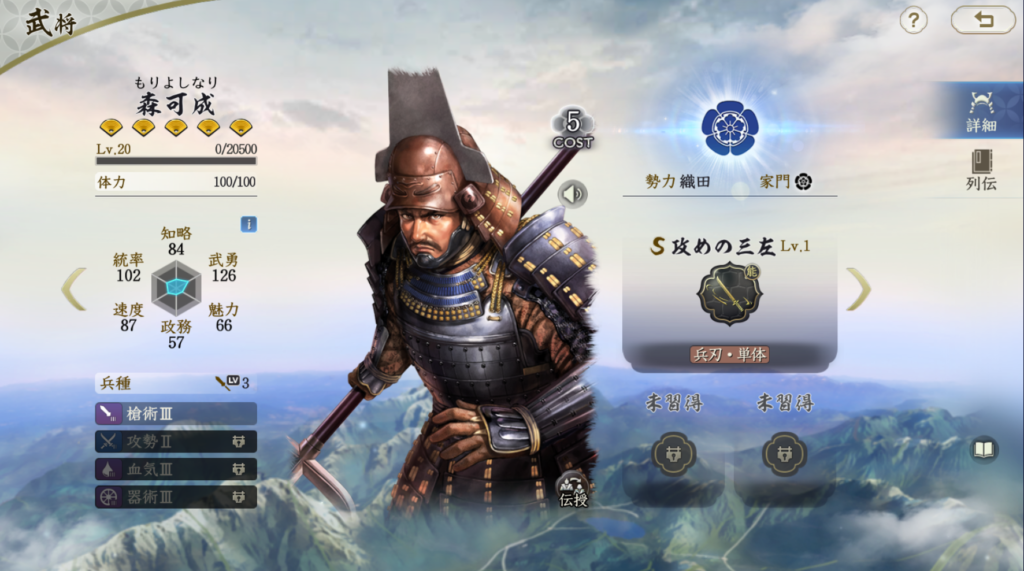Click the 家門 family crest icon
1024x571 pixels.
pyautogui.click(x=803, y=181)
